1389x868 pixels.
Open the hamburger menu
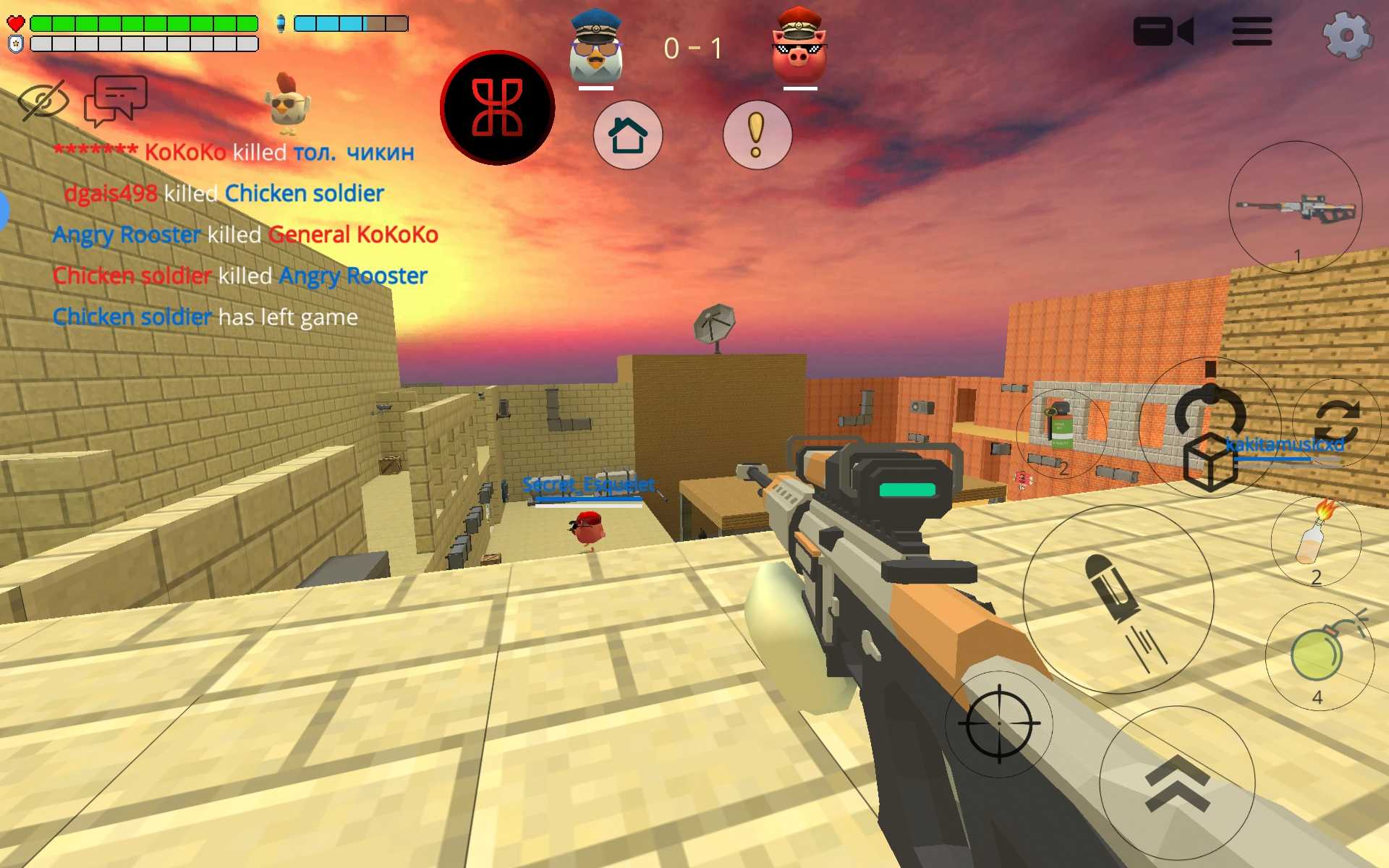coord(1252,32)
